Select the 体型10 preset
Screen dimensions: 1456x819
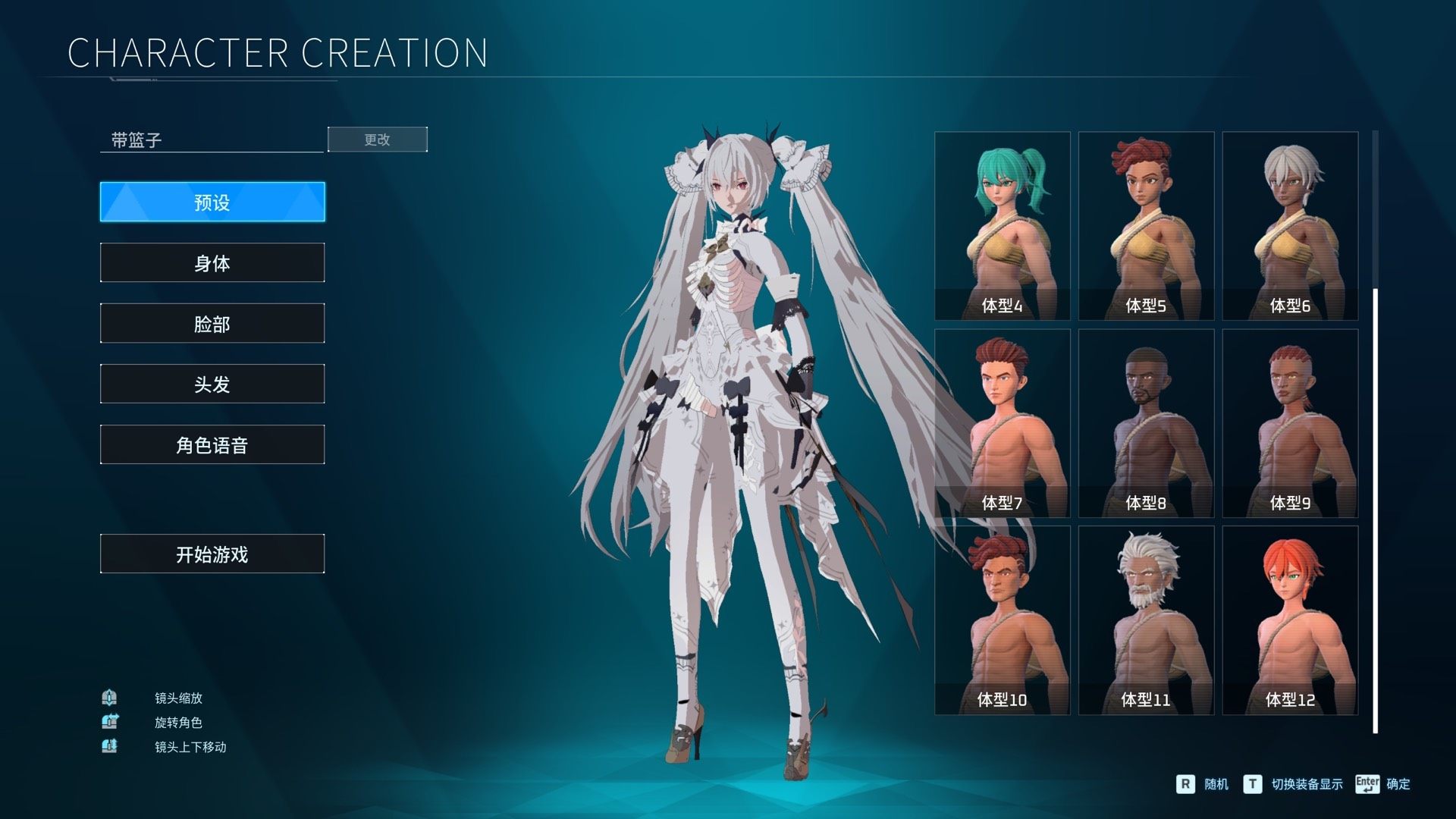1002,620
